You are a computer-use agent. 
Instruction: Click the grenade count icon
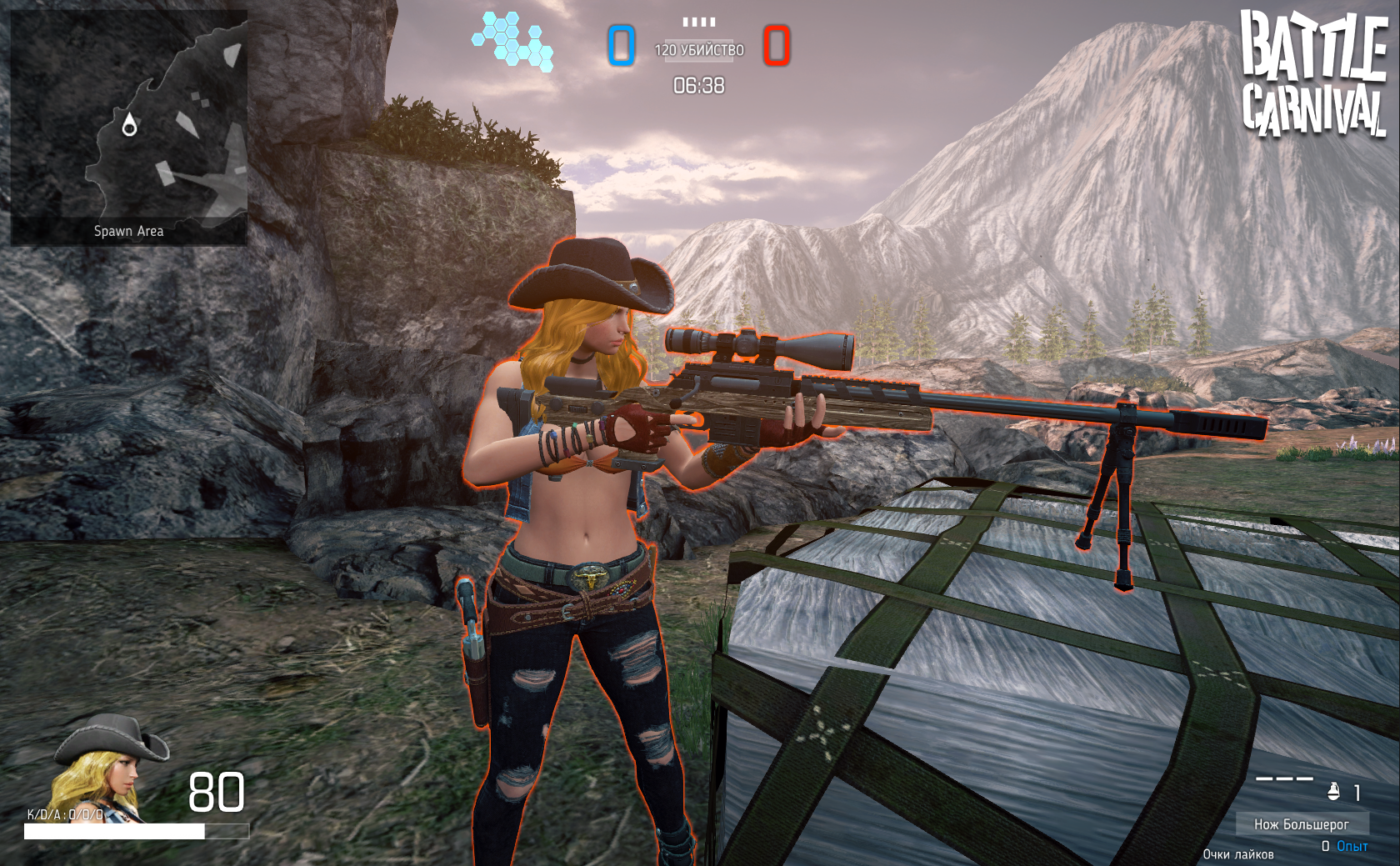click(1333, 791)
